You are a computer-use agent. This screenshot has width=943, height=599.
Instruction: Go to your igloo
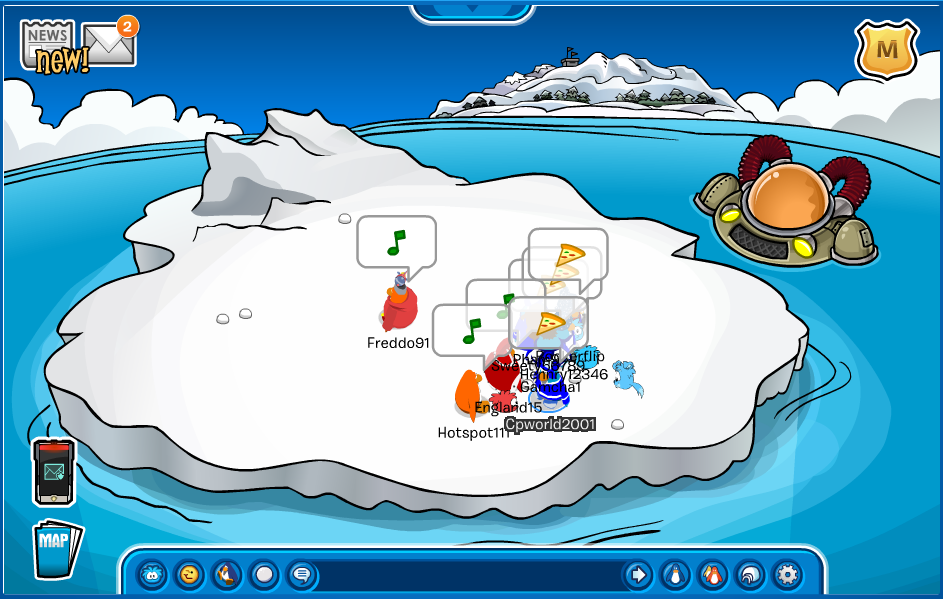[x=749, y=575]
